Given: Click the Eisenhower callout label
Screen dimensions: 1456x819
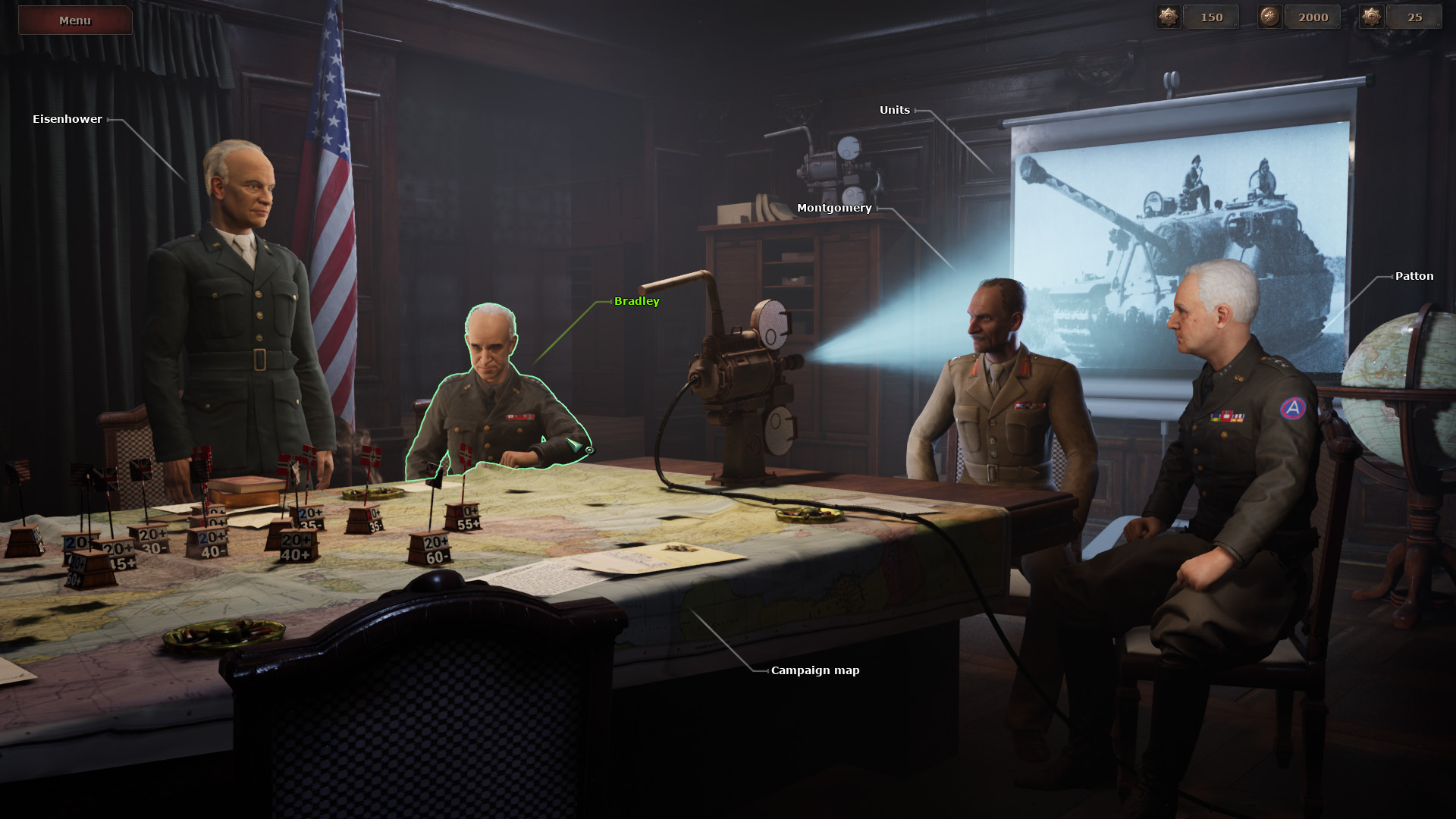Looking at the screenshot, I should coord(67,119).
